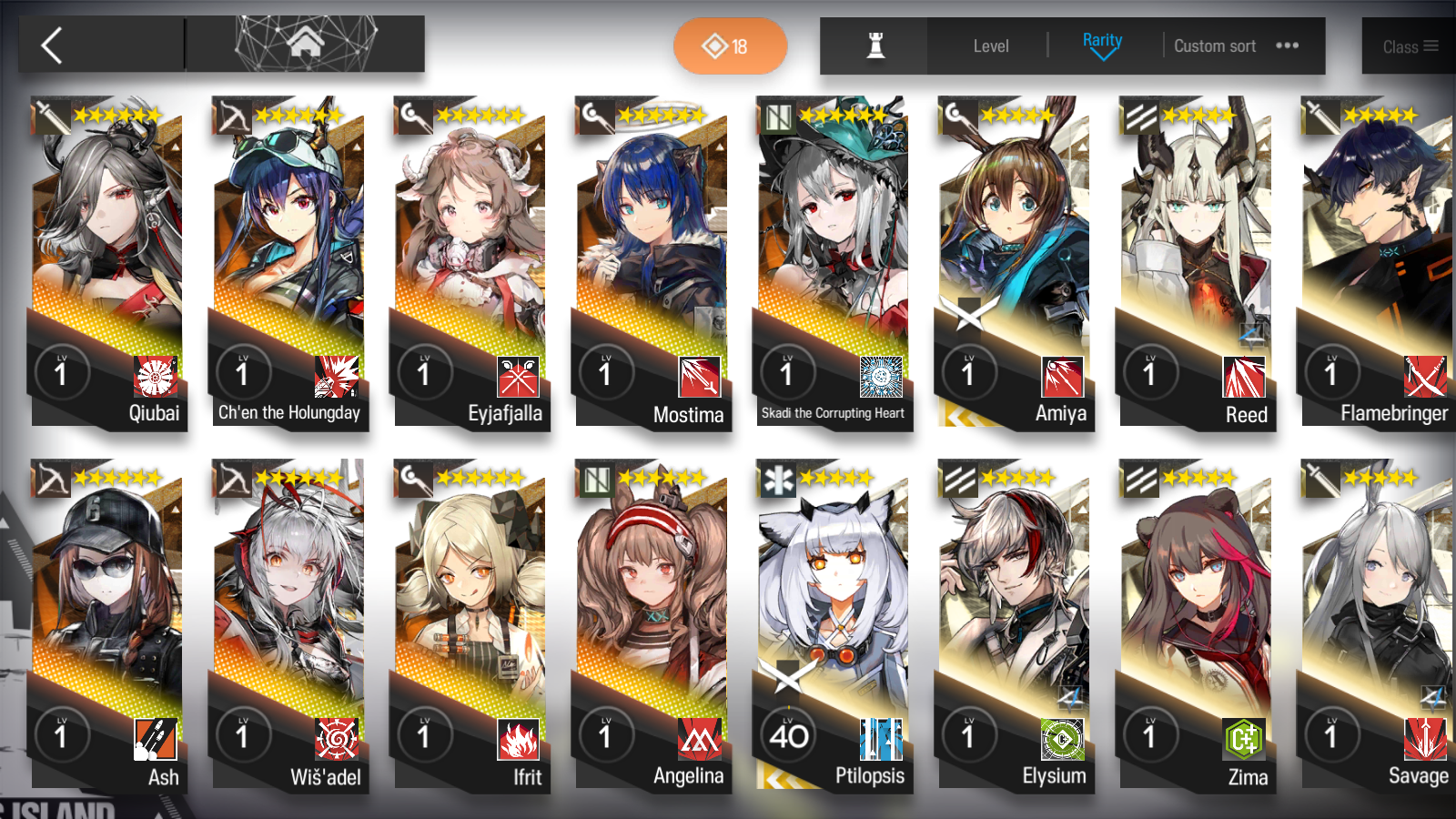Select the Rarity sort tab
The height and width of the screenshot is (819, 1456).
[1102, 40]
